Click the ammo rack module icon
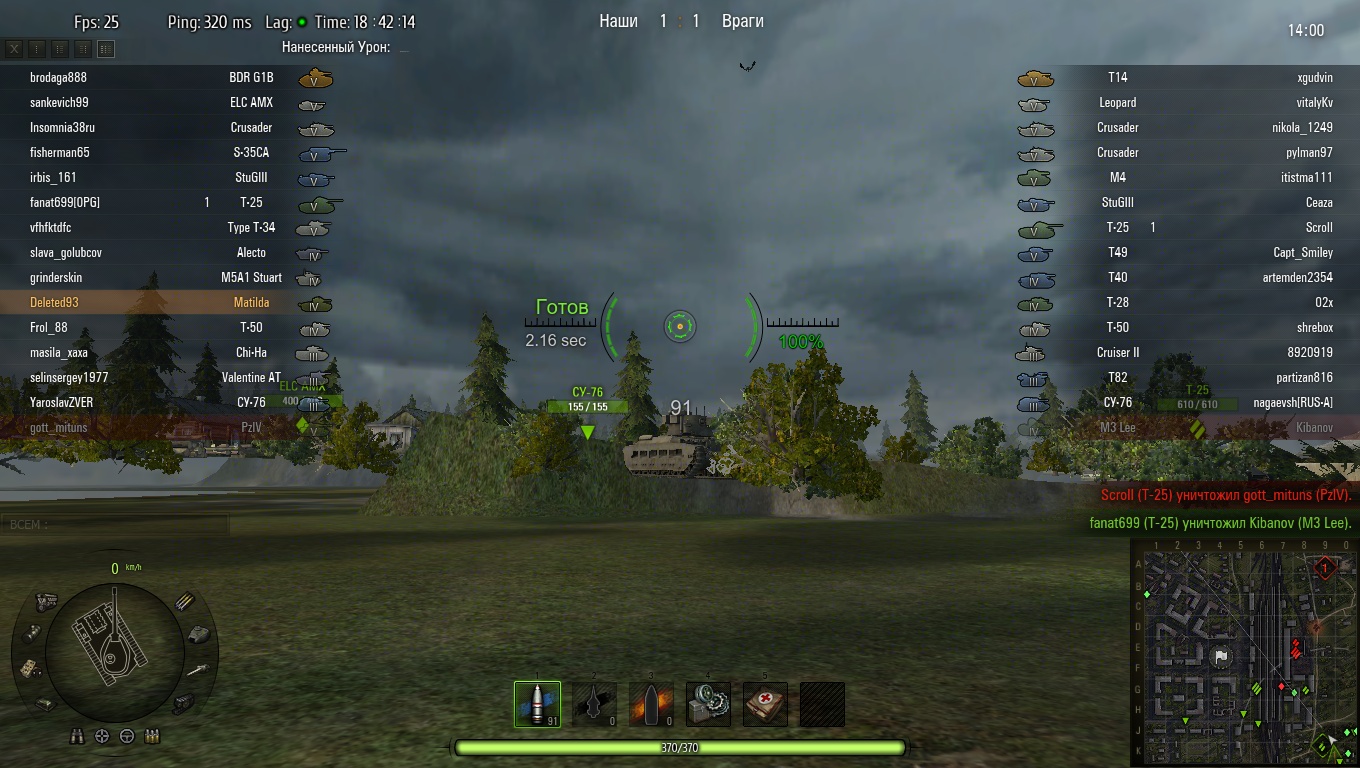The image size is (1360, 768). tap(185, 602)
